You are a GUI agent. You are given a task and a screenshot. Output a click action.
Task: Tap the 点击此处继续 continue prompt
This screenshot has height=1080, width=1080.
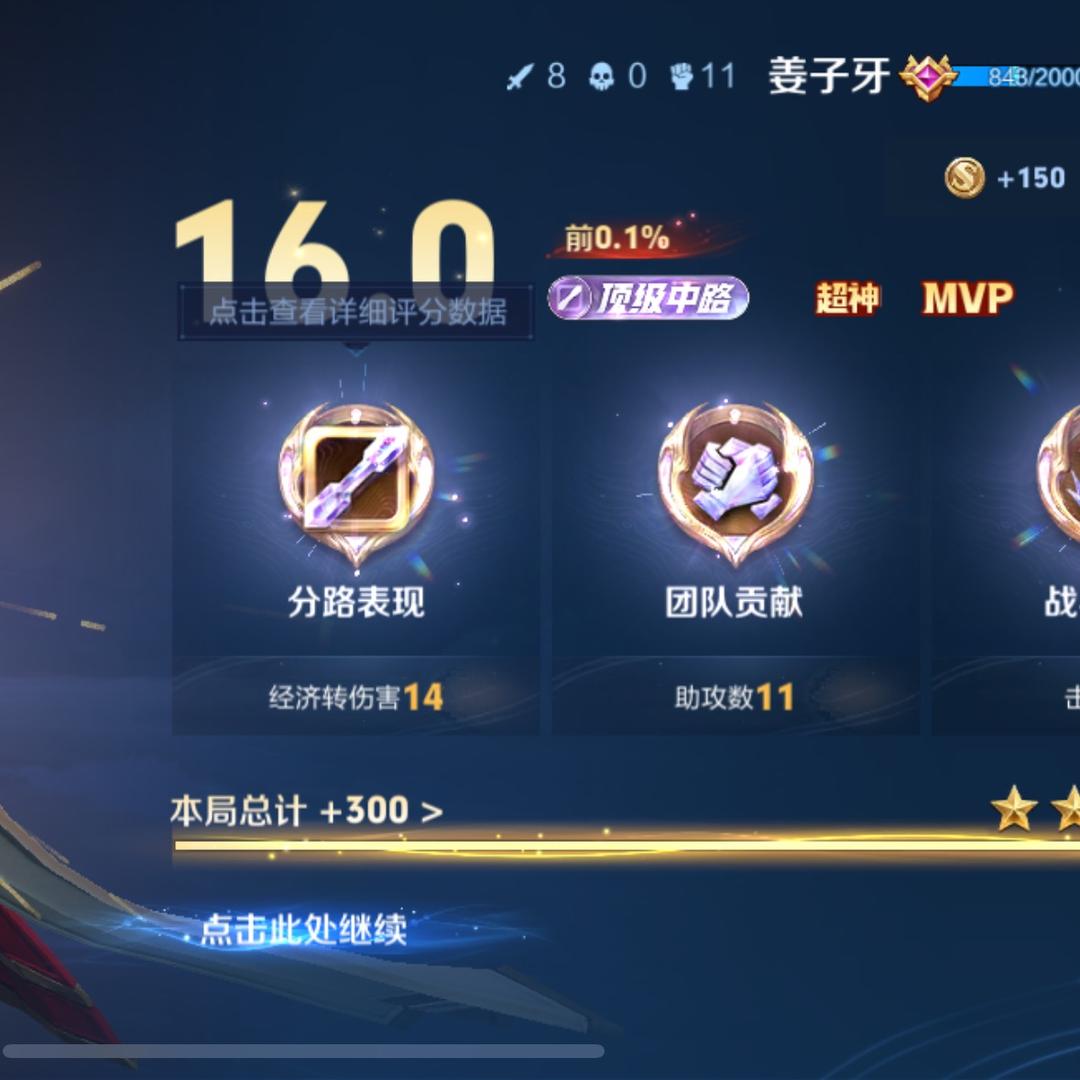303,929
